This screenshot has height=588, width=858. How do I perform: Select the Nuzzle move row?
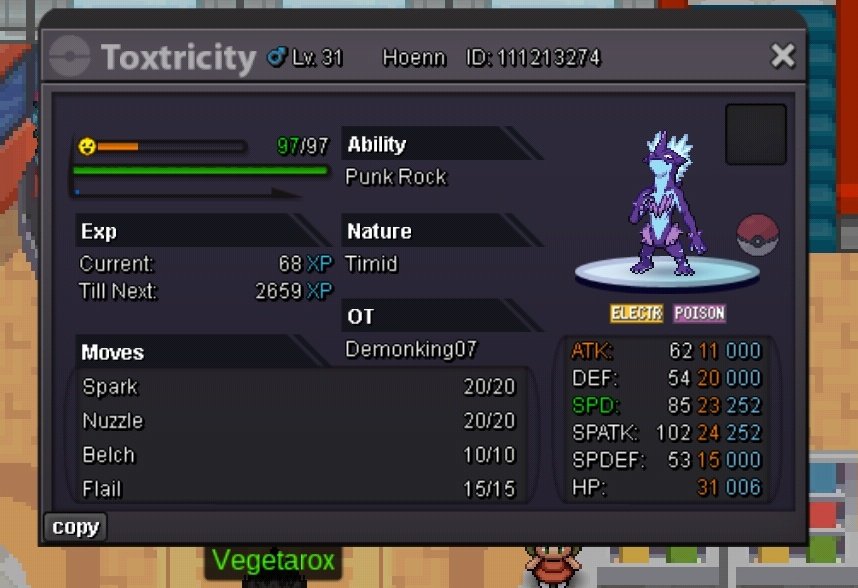(298, 421)
